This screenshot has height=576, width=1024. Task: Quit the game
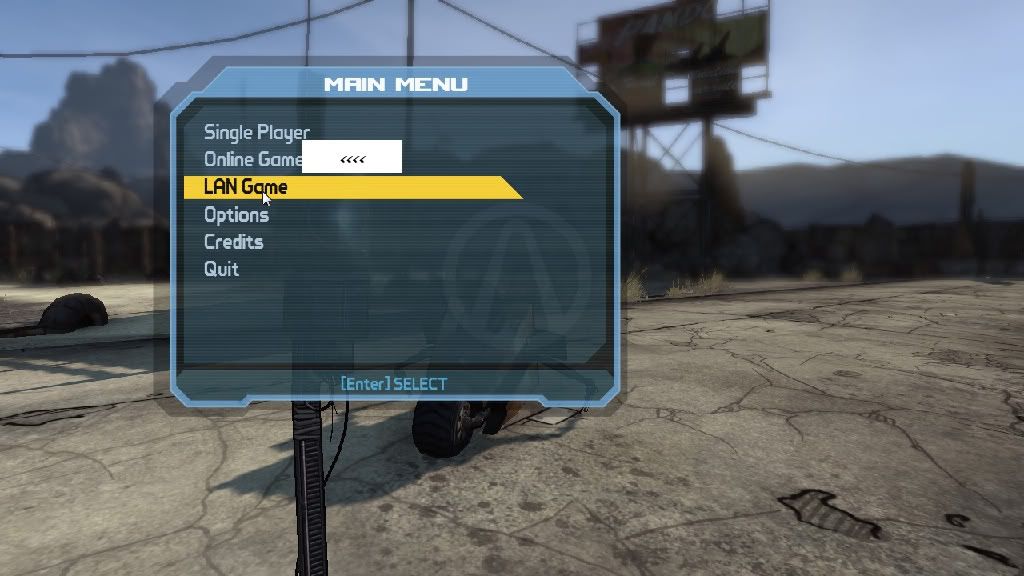pyautogui.click(x=221, y=269)
